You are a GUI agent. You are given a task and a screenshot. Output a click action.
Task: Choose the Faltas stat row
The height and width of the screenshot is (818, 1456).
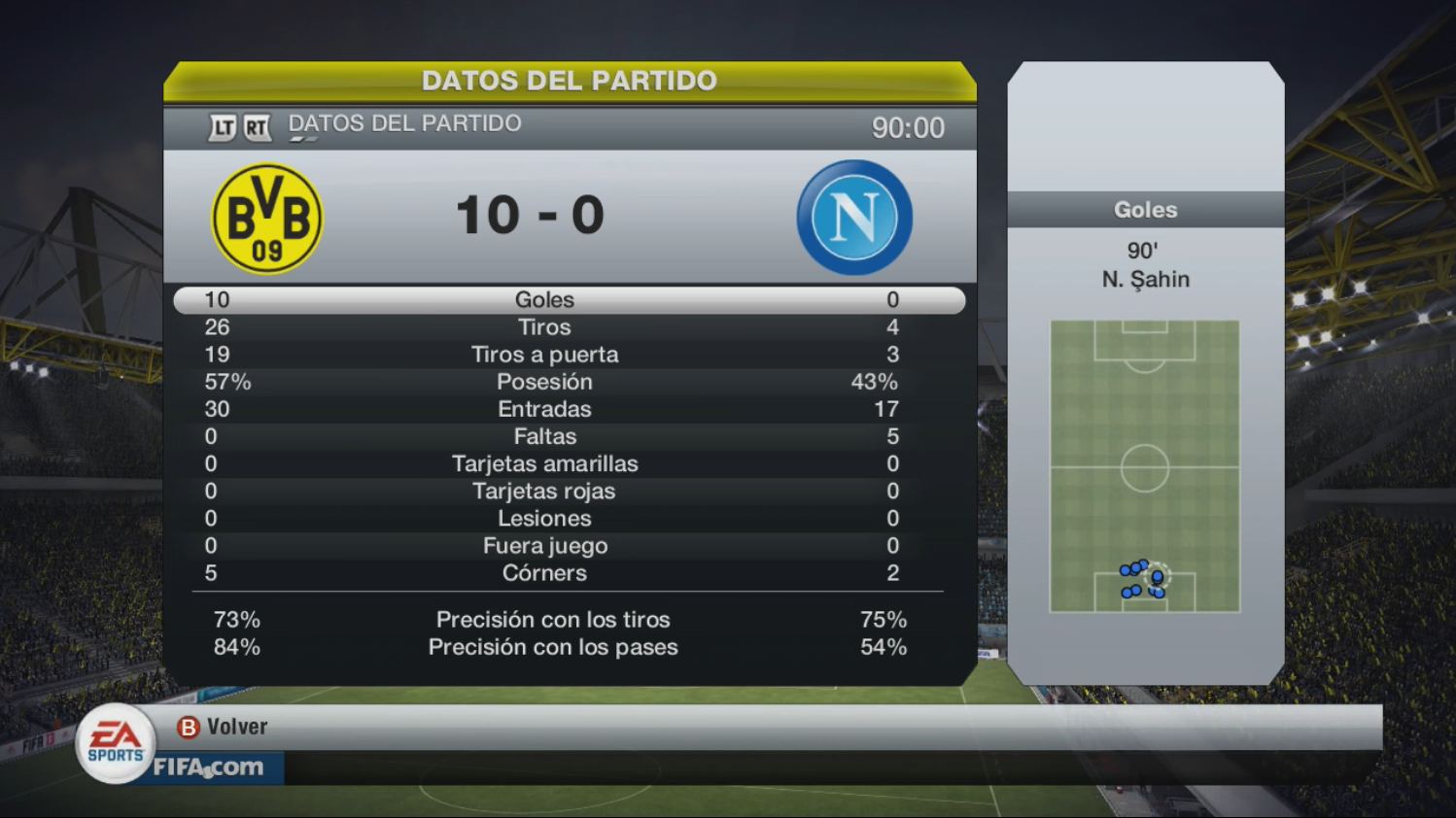[x=569, y=436]
